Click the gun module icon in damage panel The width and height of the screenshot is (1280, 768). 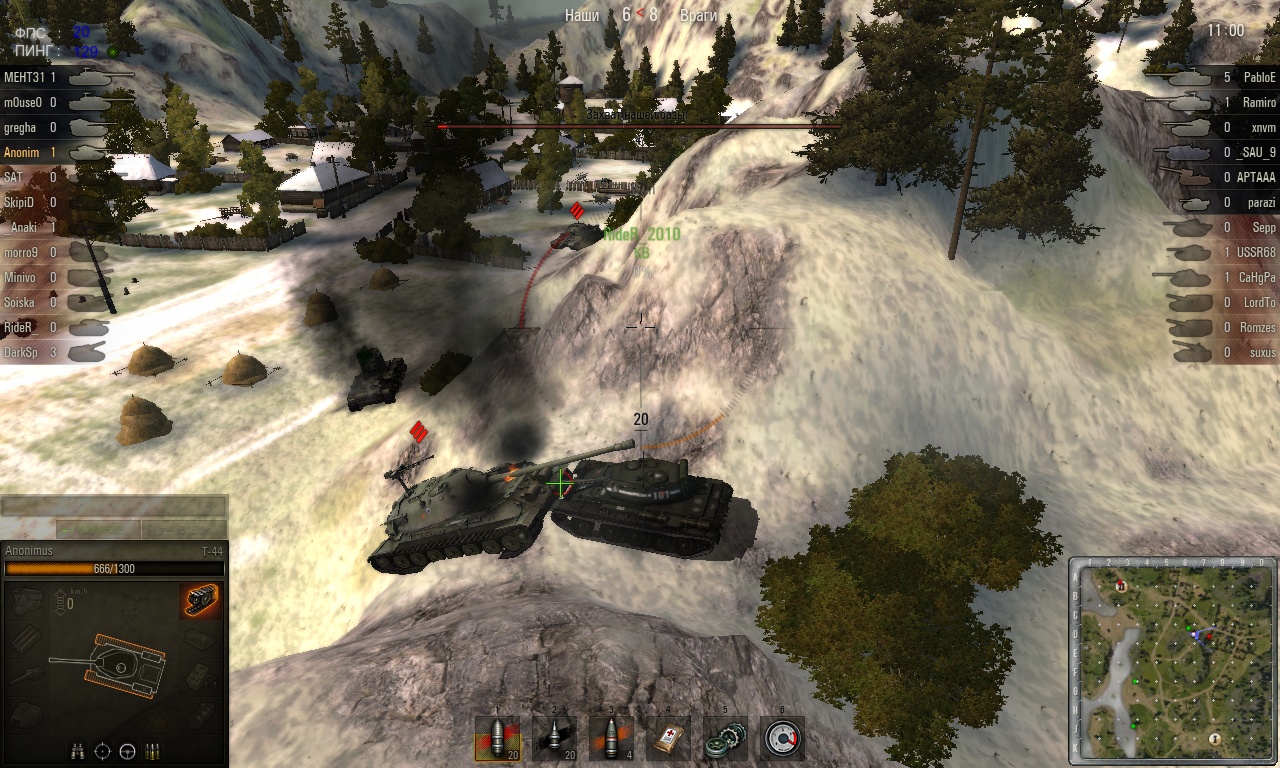(27, 676)
